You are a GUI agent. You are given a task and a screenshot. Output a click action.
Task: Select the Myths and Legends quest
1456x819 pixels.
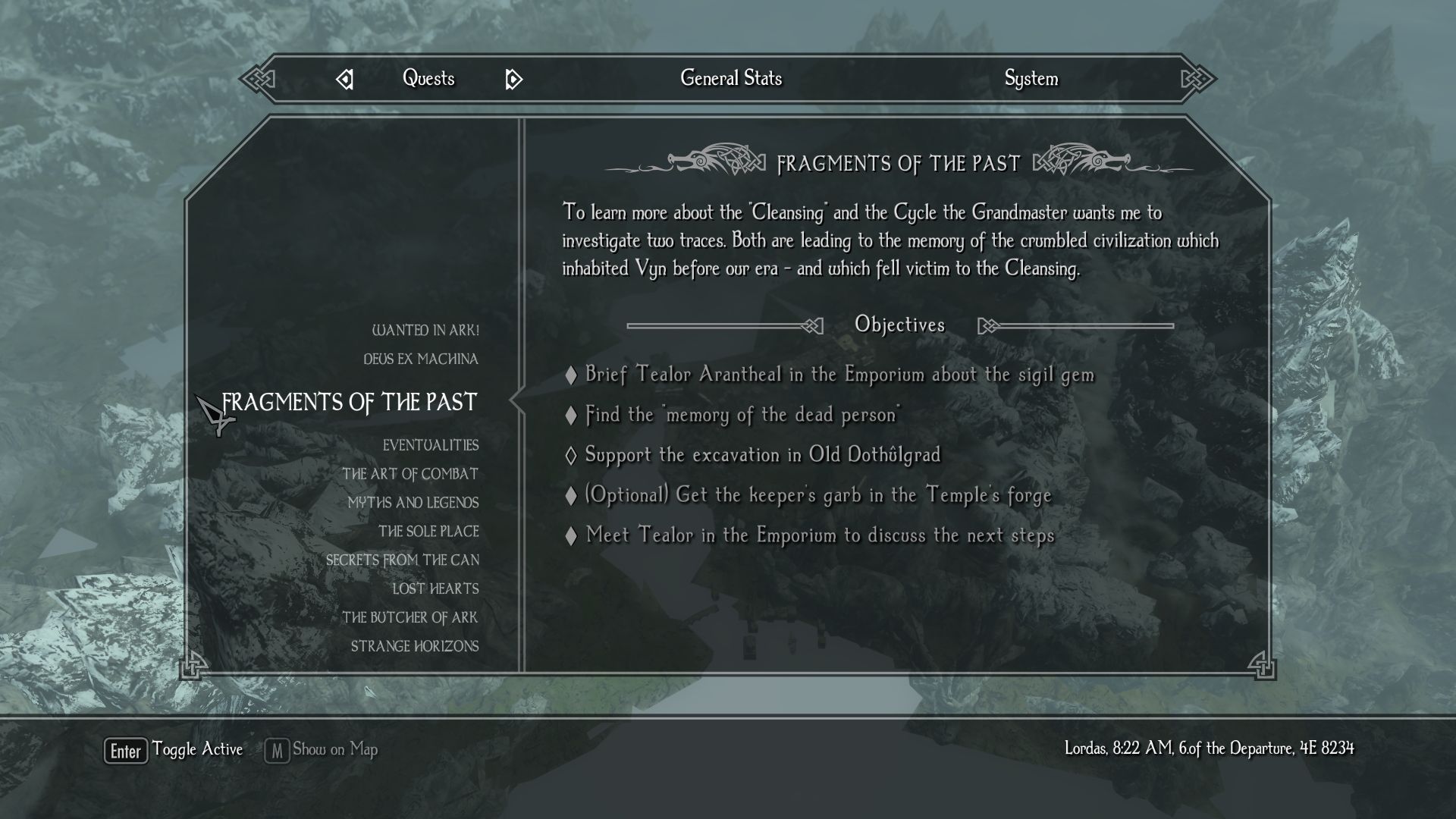[413, 504]
